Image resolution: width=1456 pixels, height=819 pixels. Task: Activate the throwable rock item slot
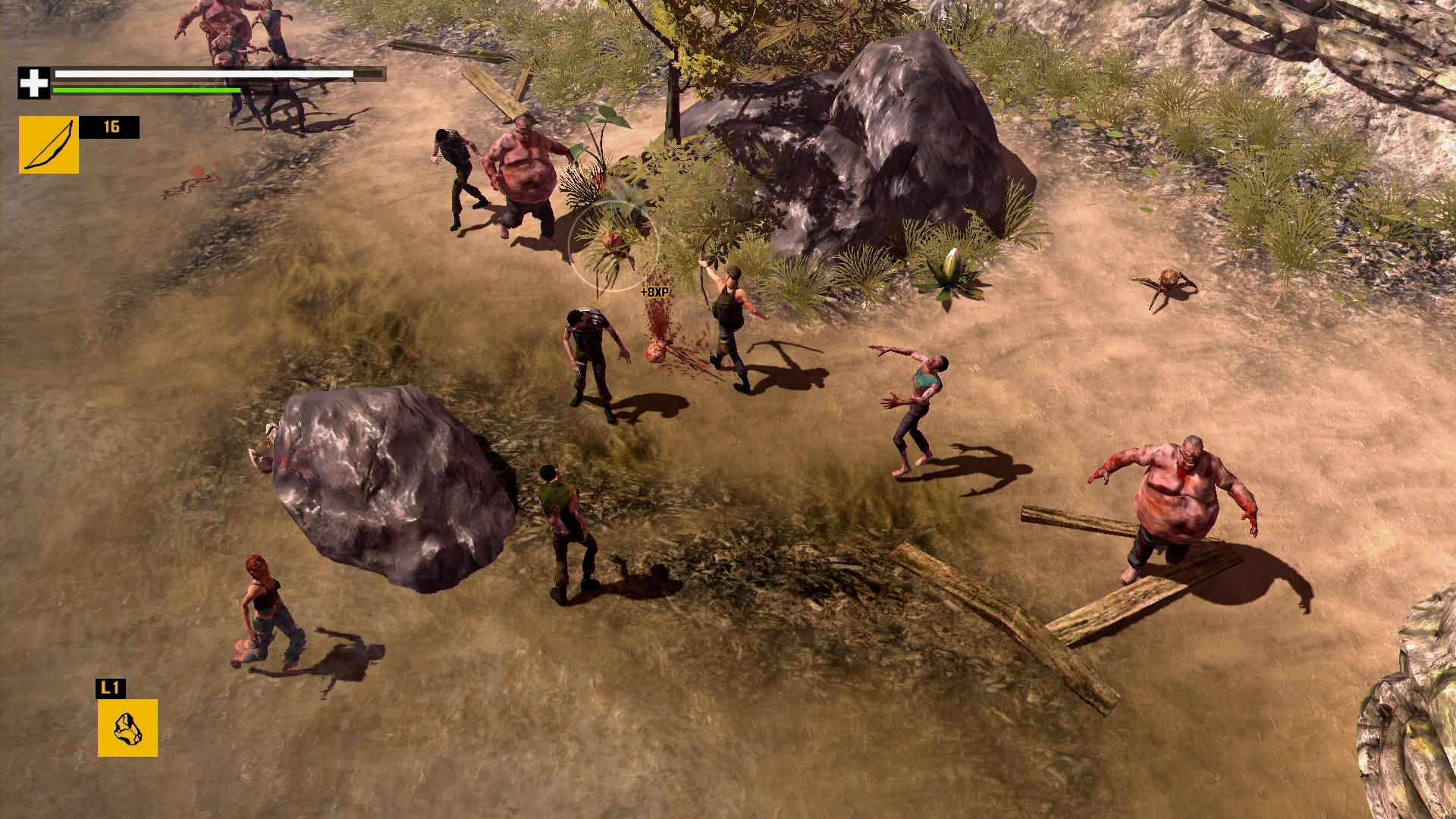(x=127, y=727)
